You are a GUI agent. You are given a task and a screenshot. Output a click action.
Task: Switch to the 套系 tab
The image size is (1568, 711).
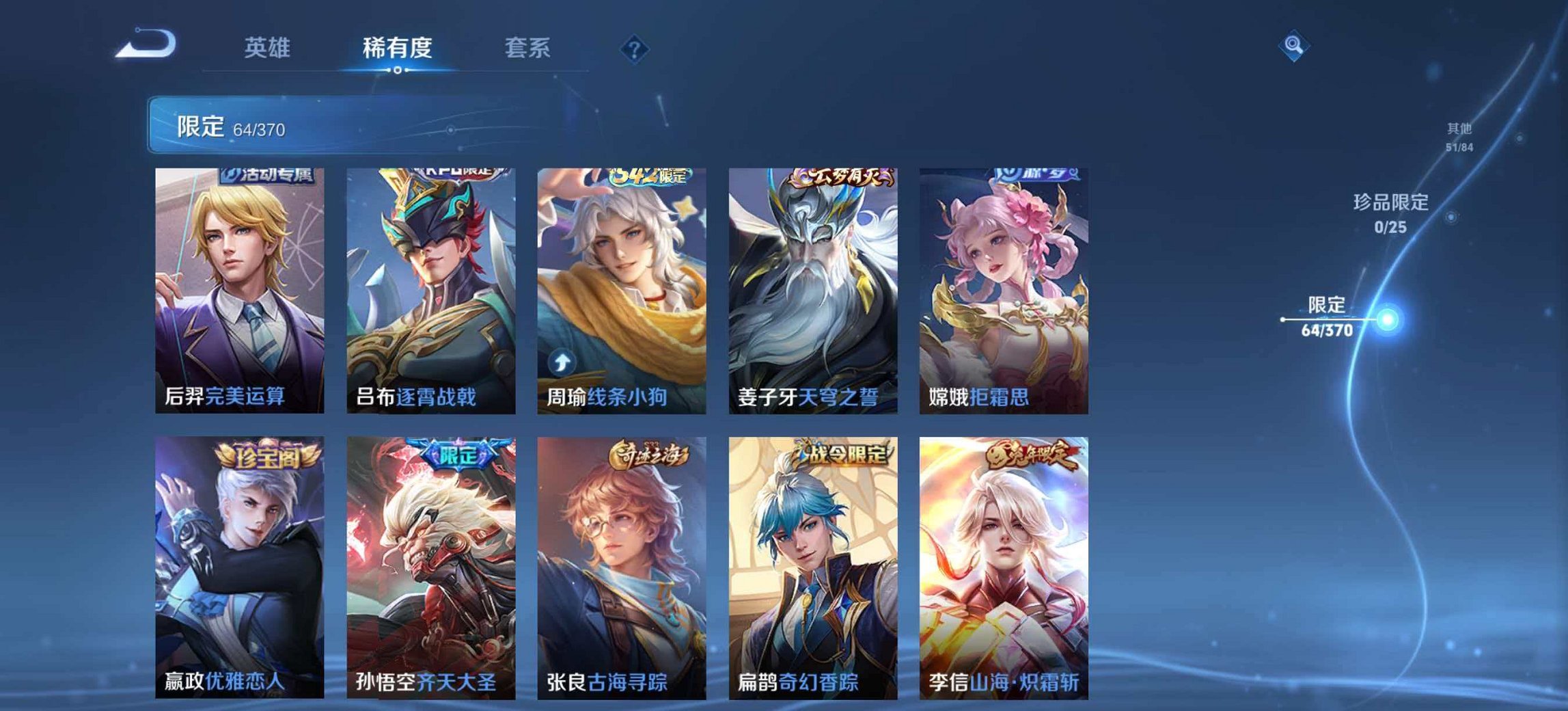(528, 46)
